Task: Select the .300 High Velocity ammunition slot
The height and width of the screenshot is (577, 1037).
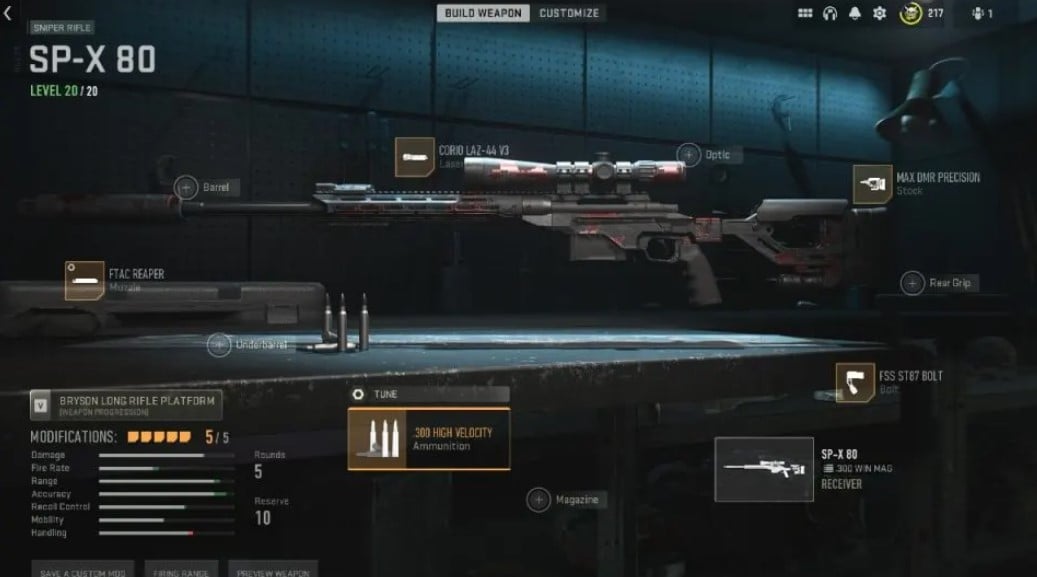Action: click(x=429, y=439)
